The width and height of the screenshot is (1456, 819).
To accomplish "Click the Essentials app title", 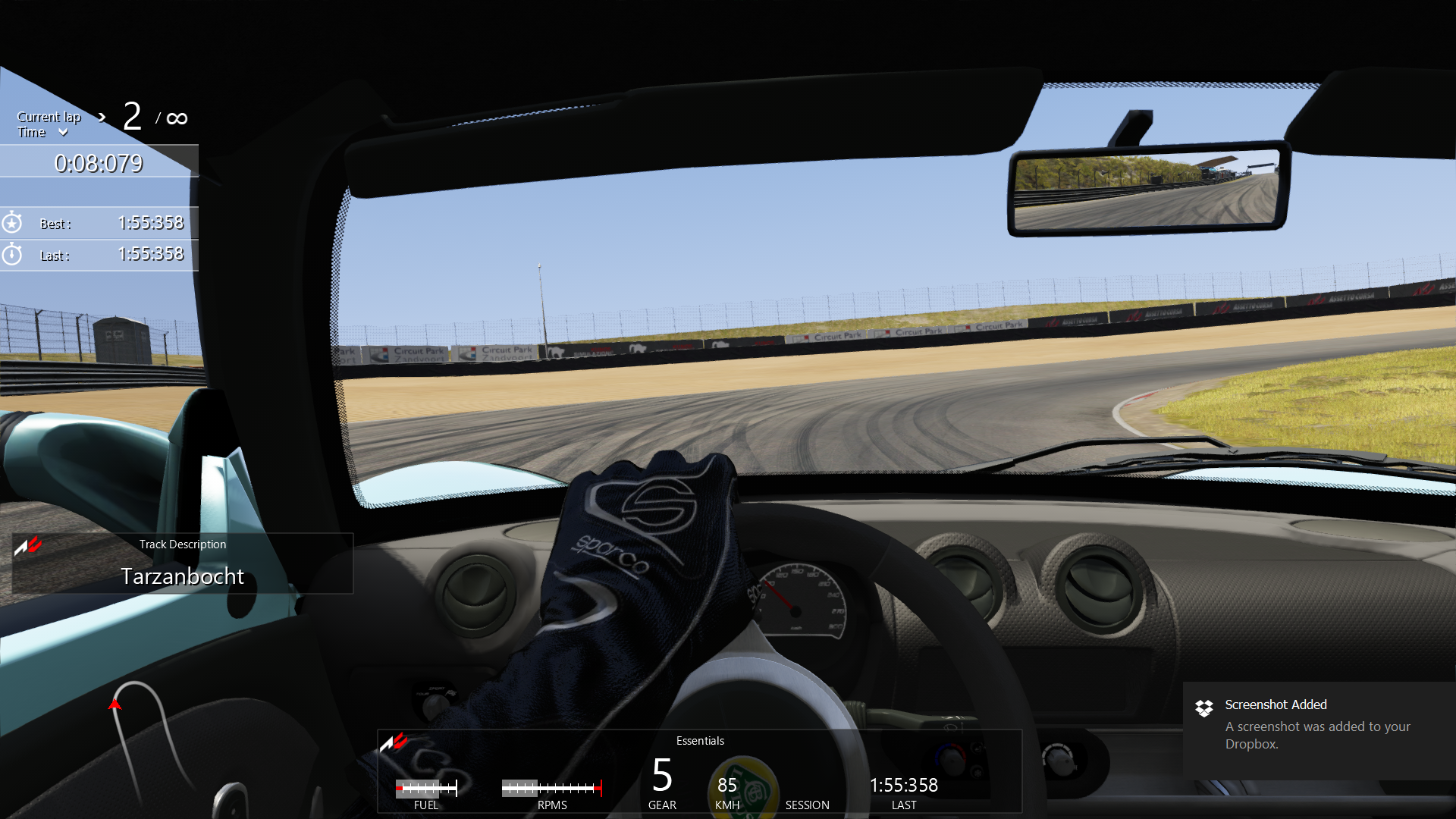I will pyautogui.click(x=699, y=741).
